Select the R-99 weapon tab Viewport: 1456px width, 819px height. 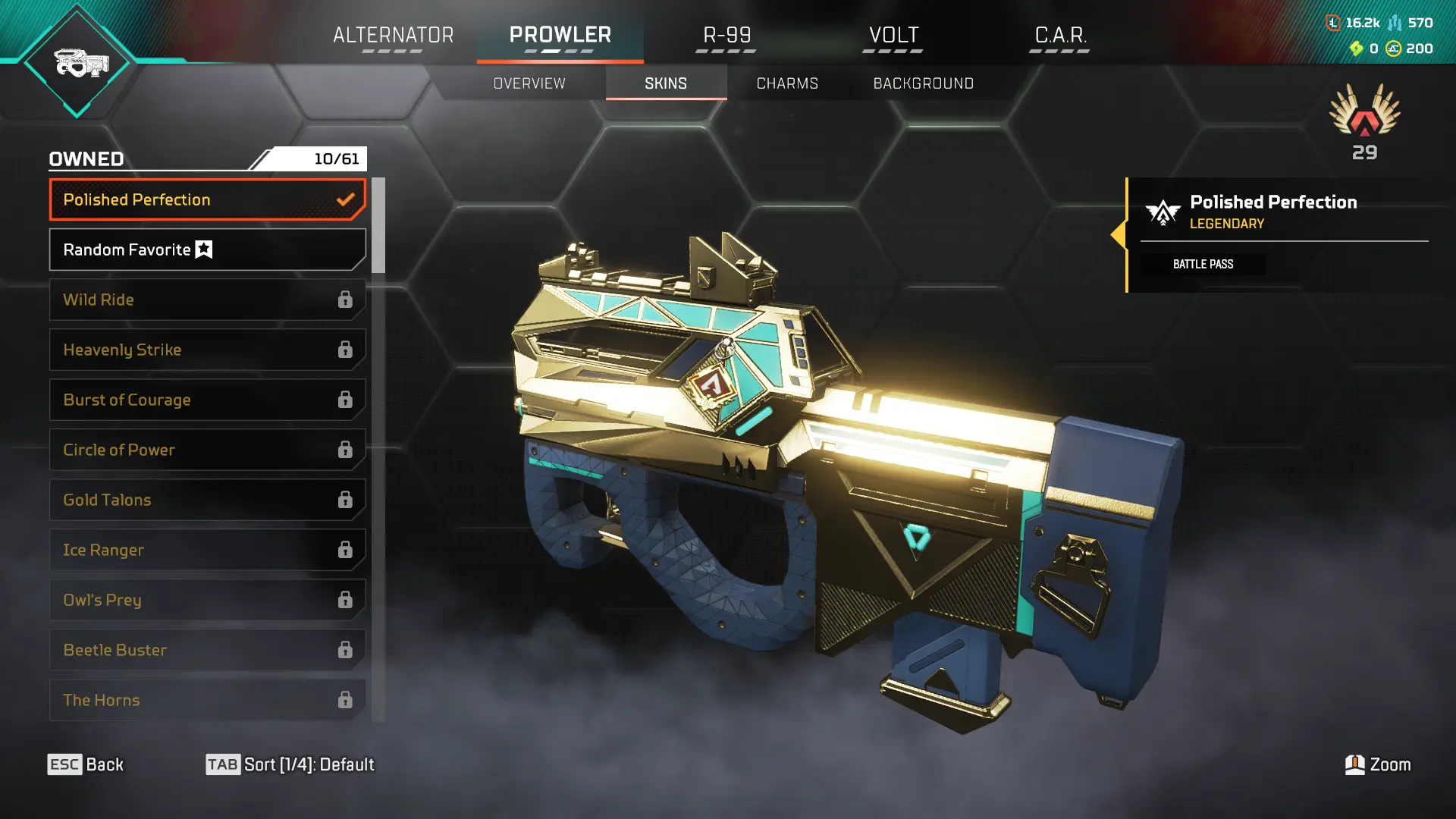click(x=726, y=36)
